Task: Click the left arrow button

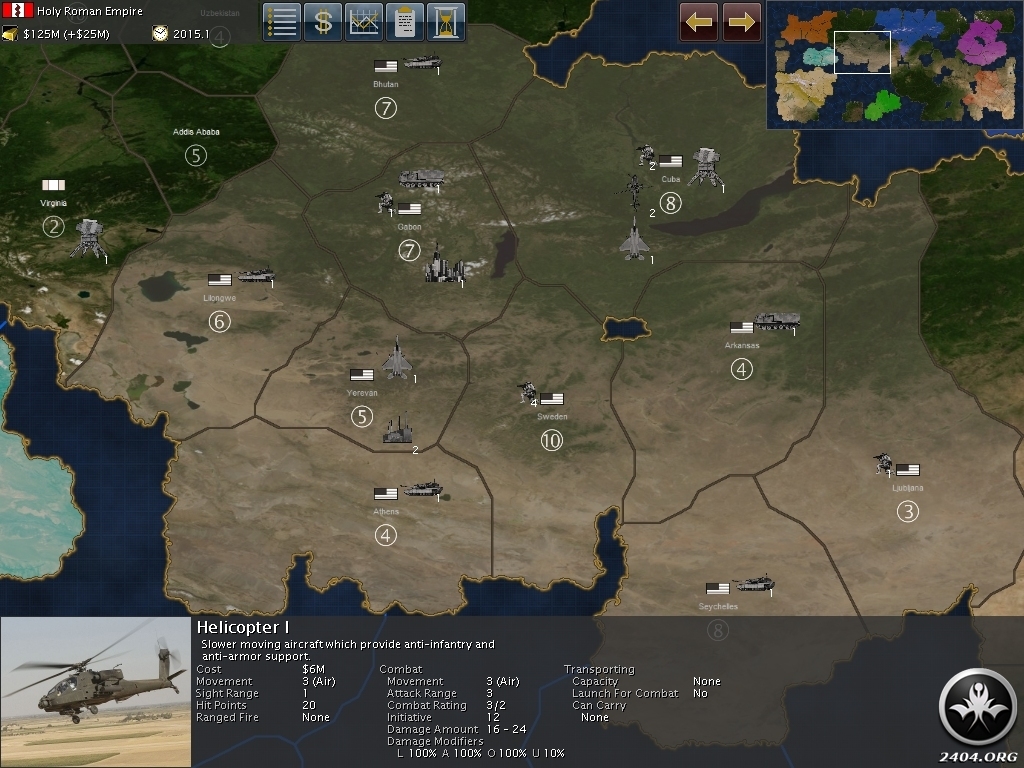Action: click(x=699, y=22)
